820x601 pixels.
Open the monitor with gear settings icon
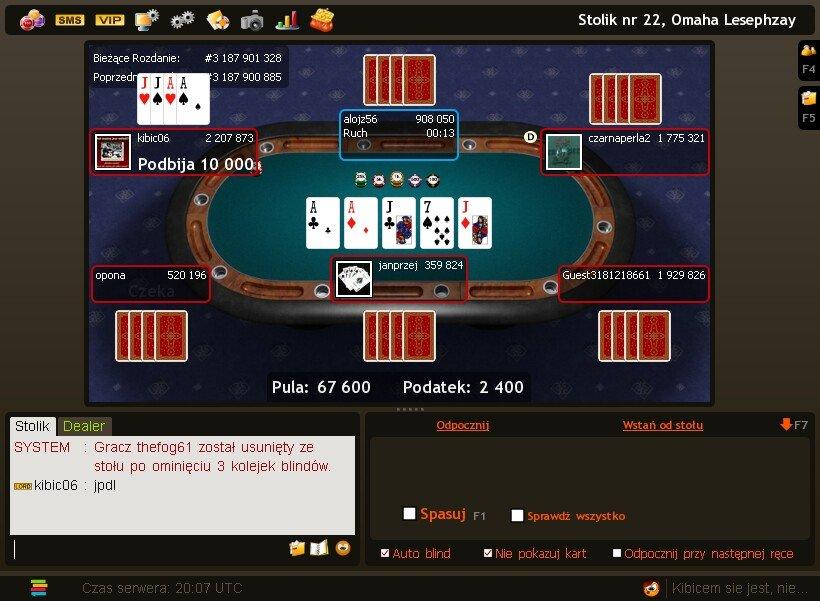[x=147, y=20]
